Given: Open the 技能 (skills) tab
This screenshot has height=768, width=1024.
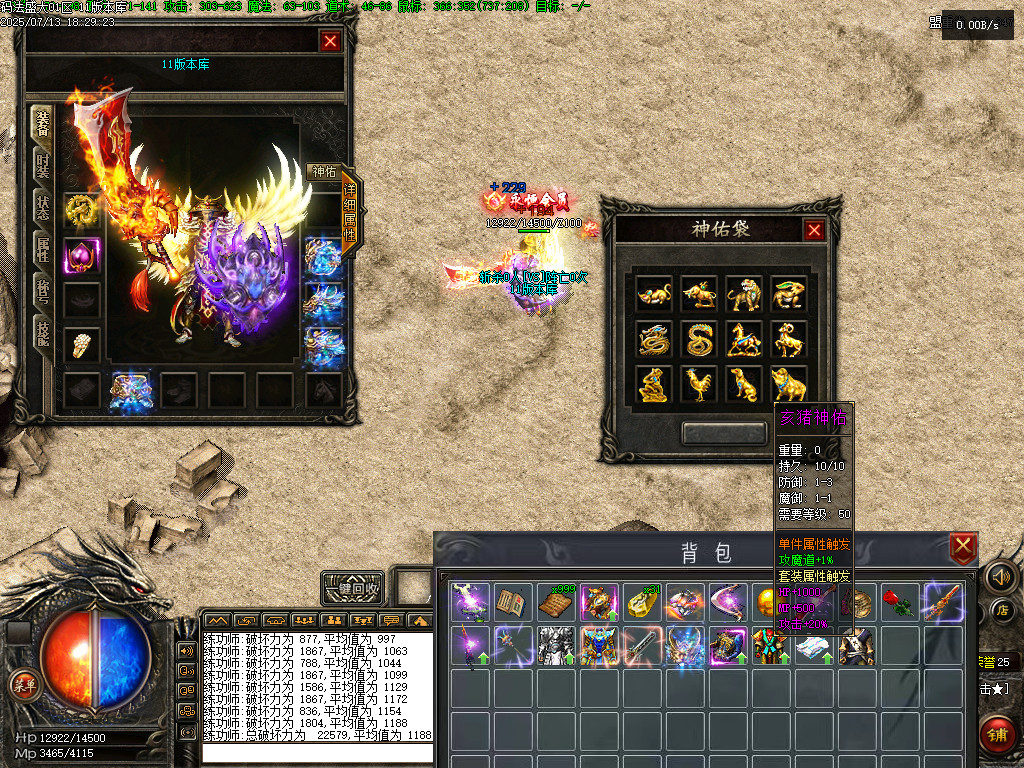Looking at the screenshot, I should tap(42, 332).
